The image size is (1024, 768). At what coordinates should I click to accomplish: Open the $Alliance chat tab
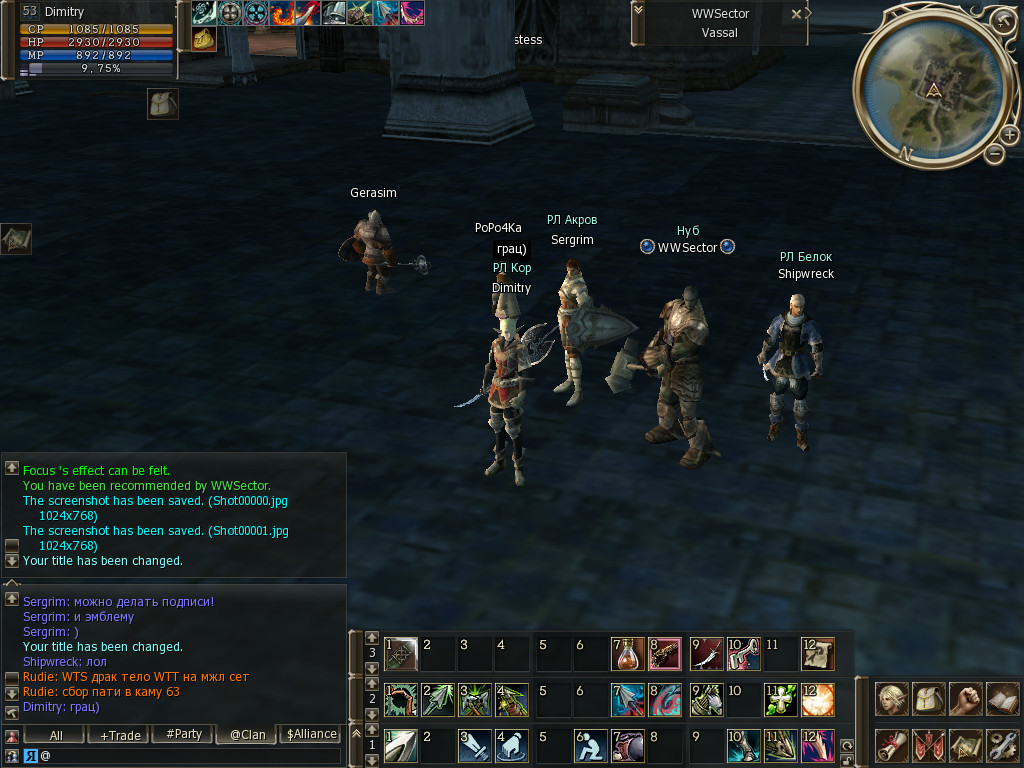coord(312,735)
